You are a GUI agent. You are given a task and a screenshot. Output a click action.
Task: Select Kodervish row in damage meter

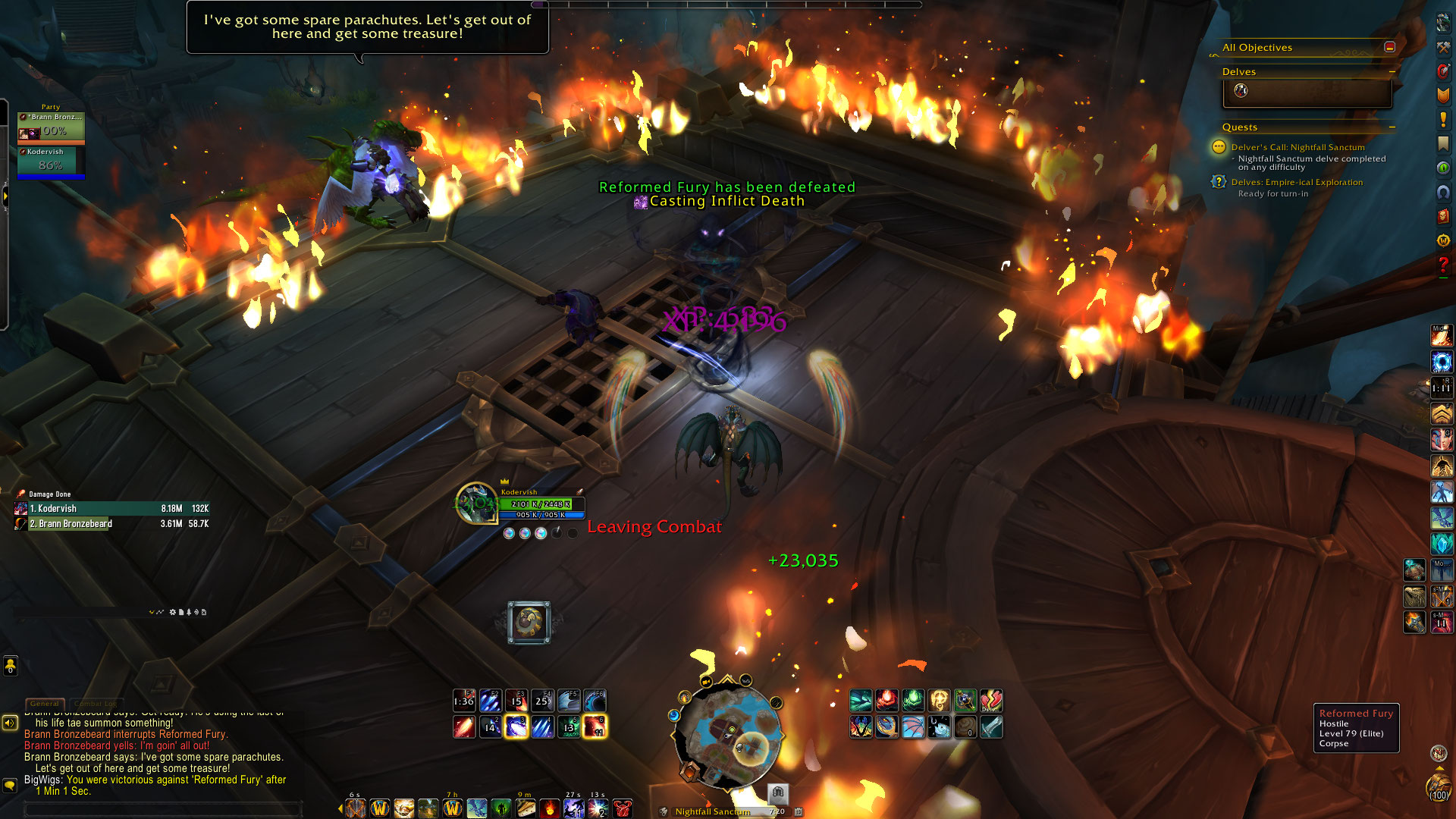coord(112,509)
